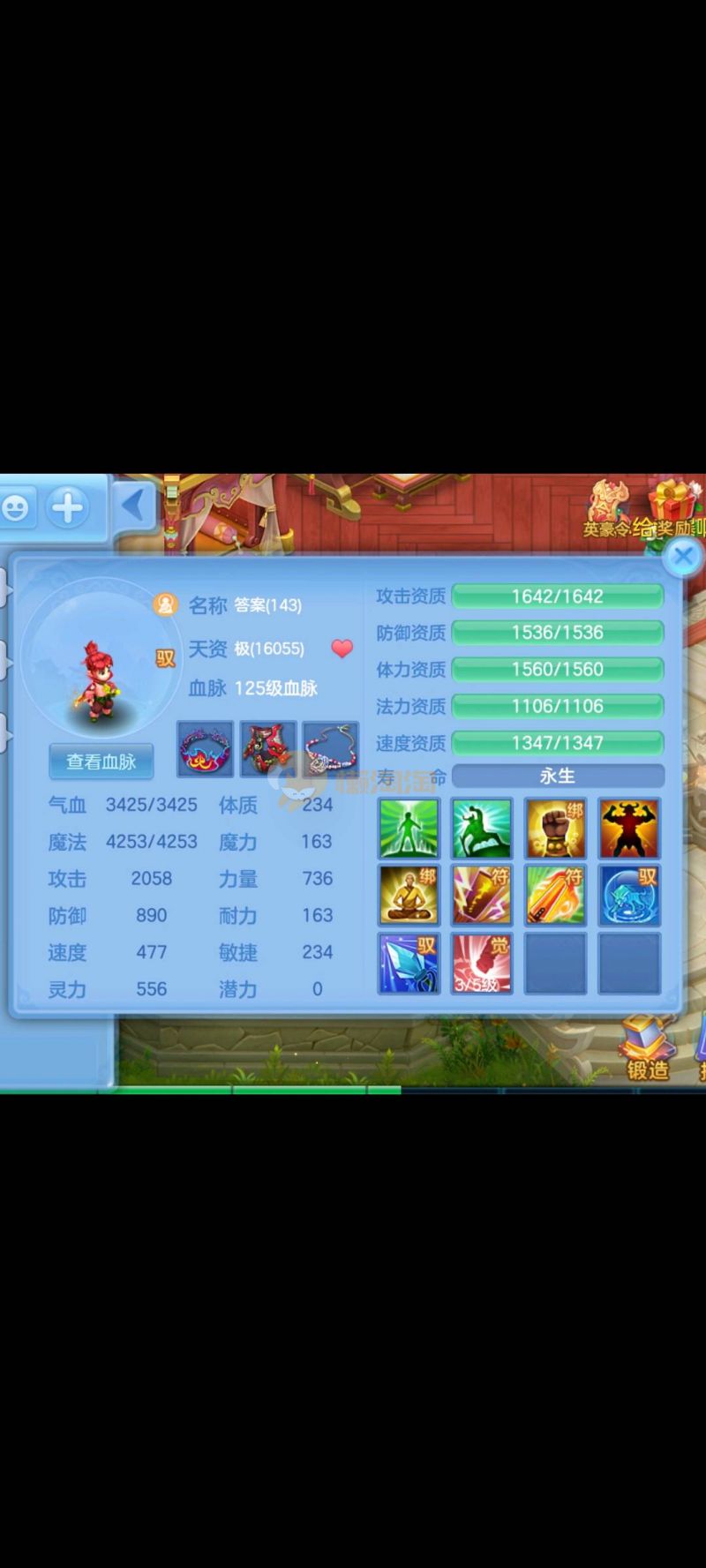Tap the red heart icon
Screen dimensions: 706x1568
342,649
